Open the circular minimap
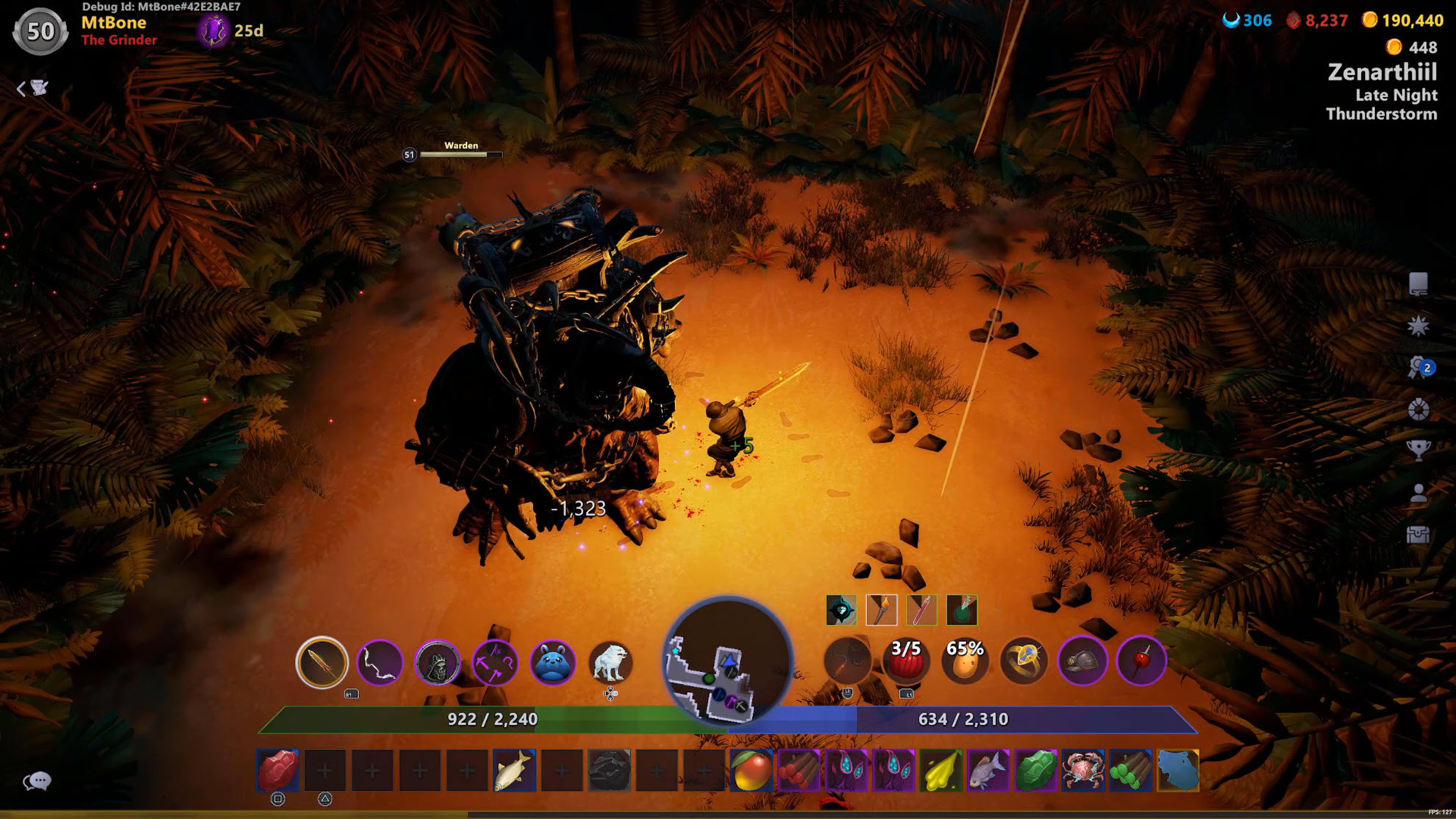1456x819 pixels. point(727,662)
